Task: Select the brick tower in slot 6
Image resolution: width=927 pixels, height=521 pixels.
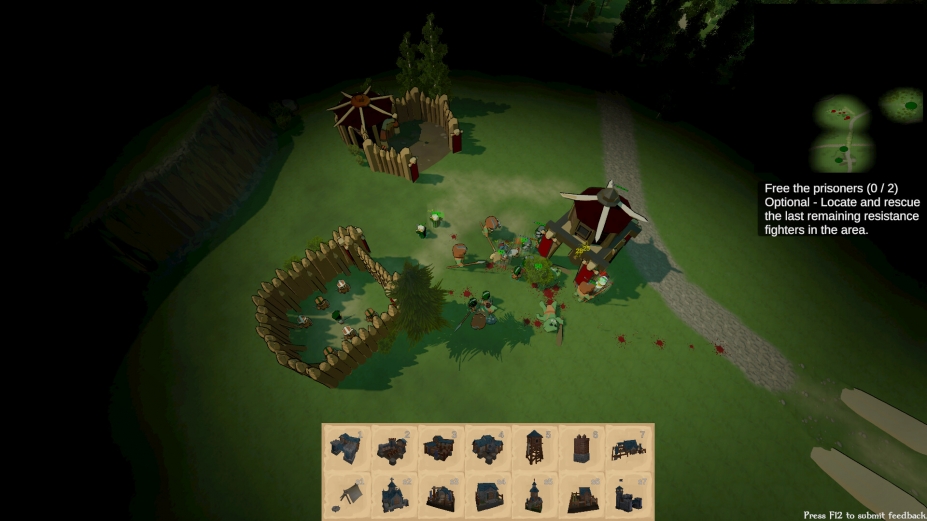Action: 581,447
